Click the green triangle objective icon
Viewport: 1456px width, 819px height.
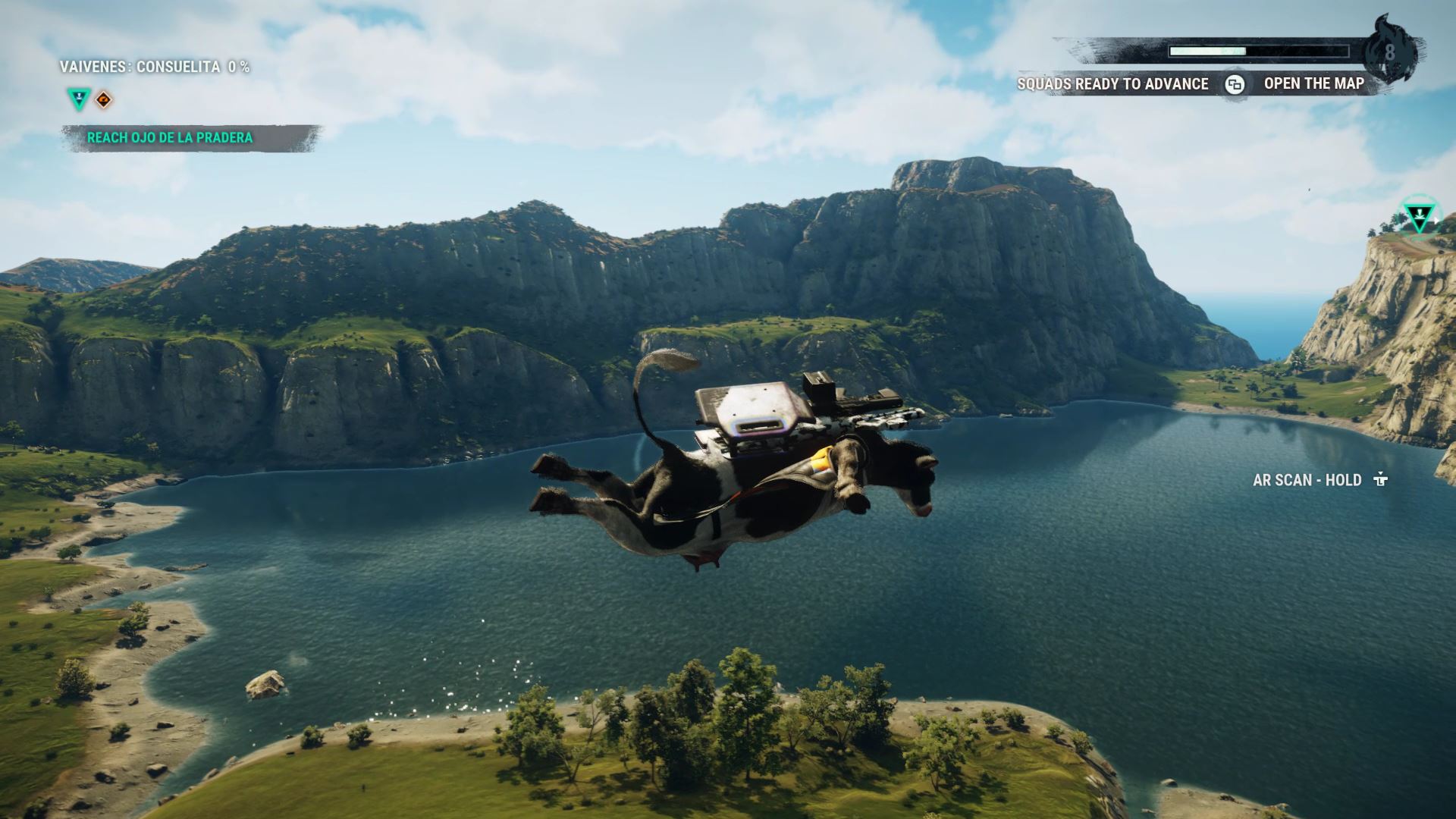78,99
